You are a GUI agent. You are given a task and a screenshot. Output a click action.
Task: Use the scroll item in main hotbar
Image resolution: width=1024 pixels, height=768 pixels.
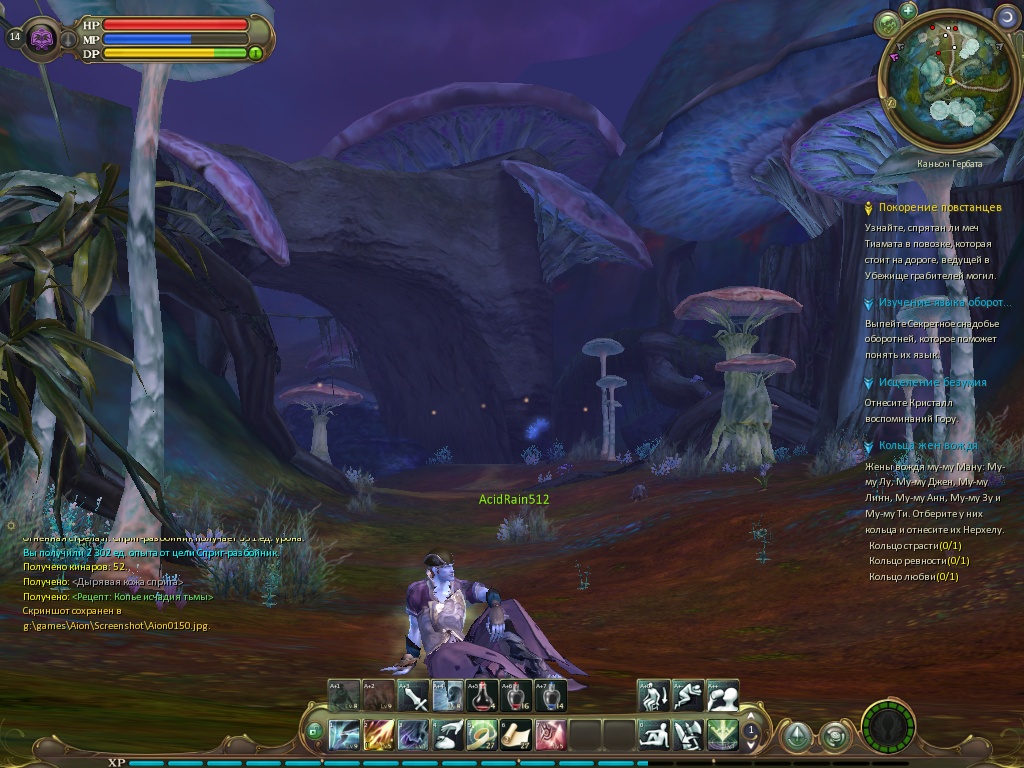click(516, 735)
